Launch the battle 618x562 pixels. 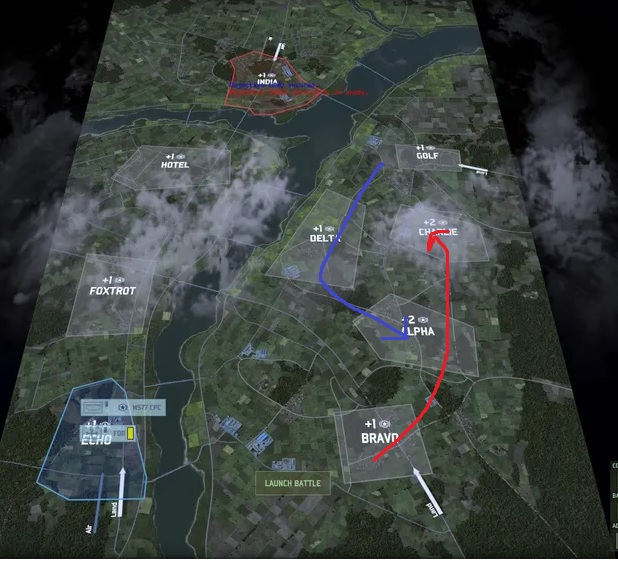tap(293, 483)
